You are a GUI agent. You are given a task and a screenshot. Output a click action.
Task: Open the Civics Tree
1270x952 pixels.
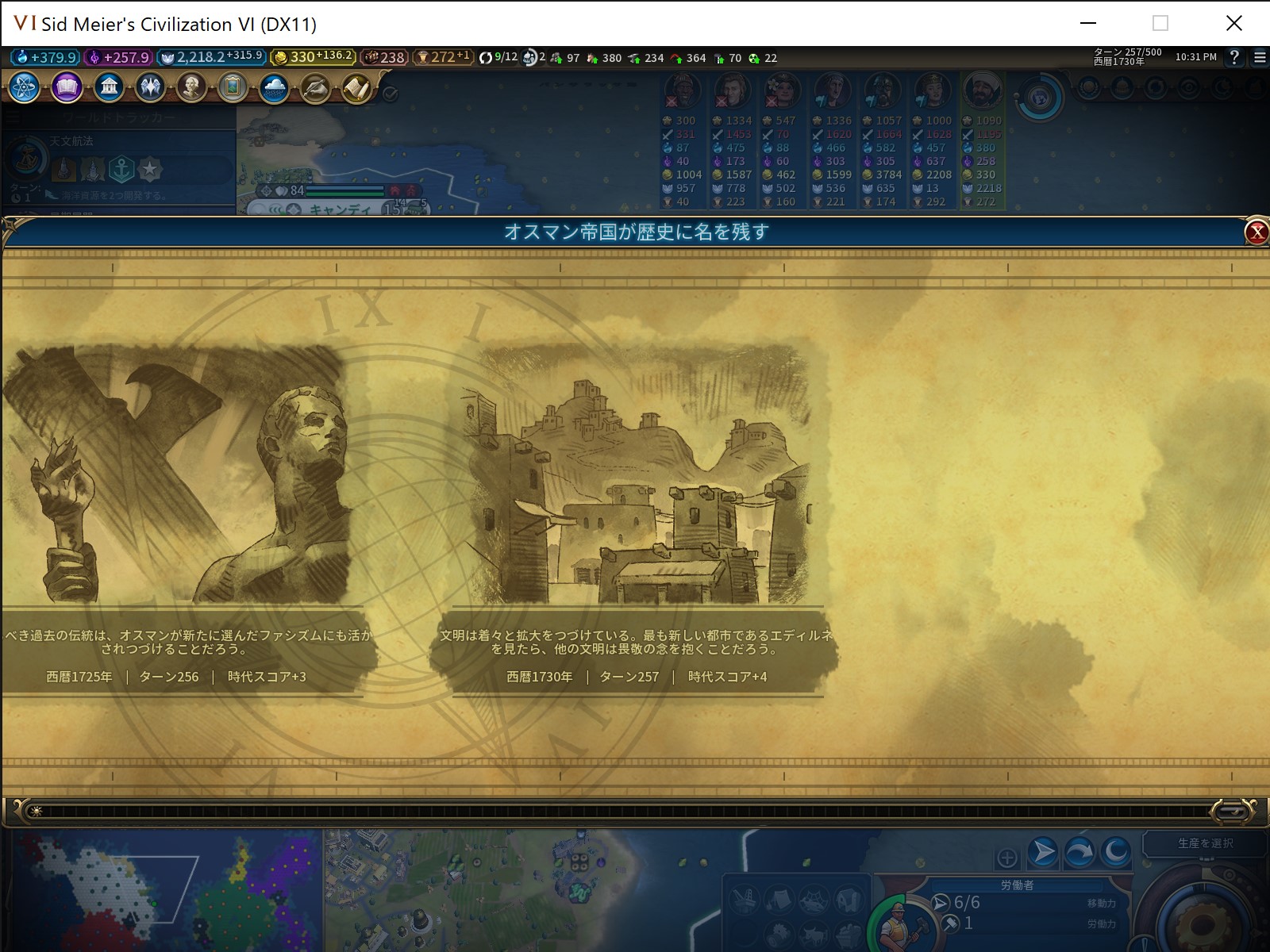pos(67,88)
